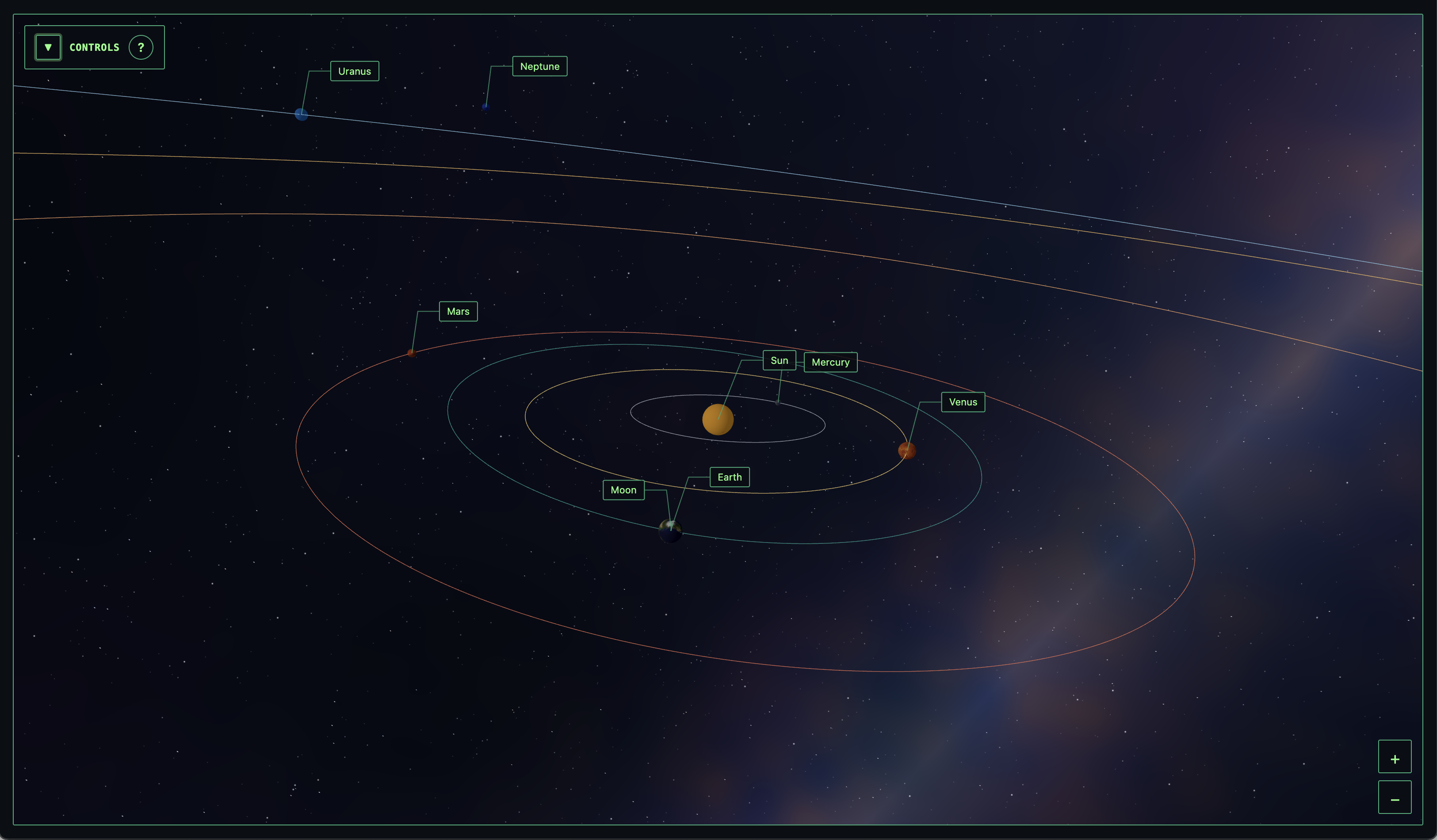This screenshot has width=1437, height=840.
Task: Open the question mark help button
Action: (x=141, y=47)
